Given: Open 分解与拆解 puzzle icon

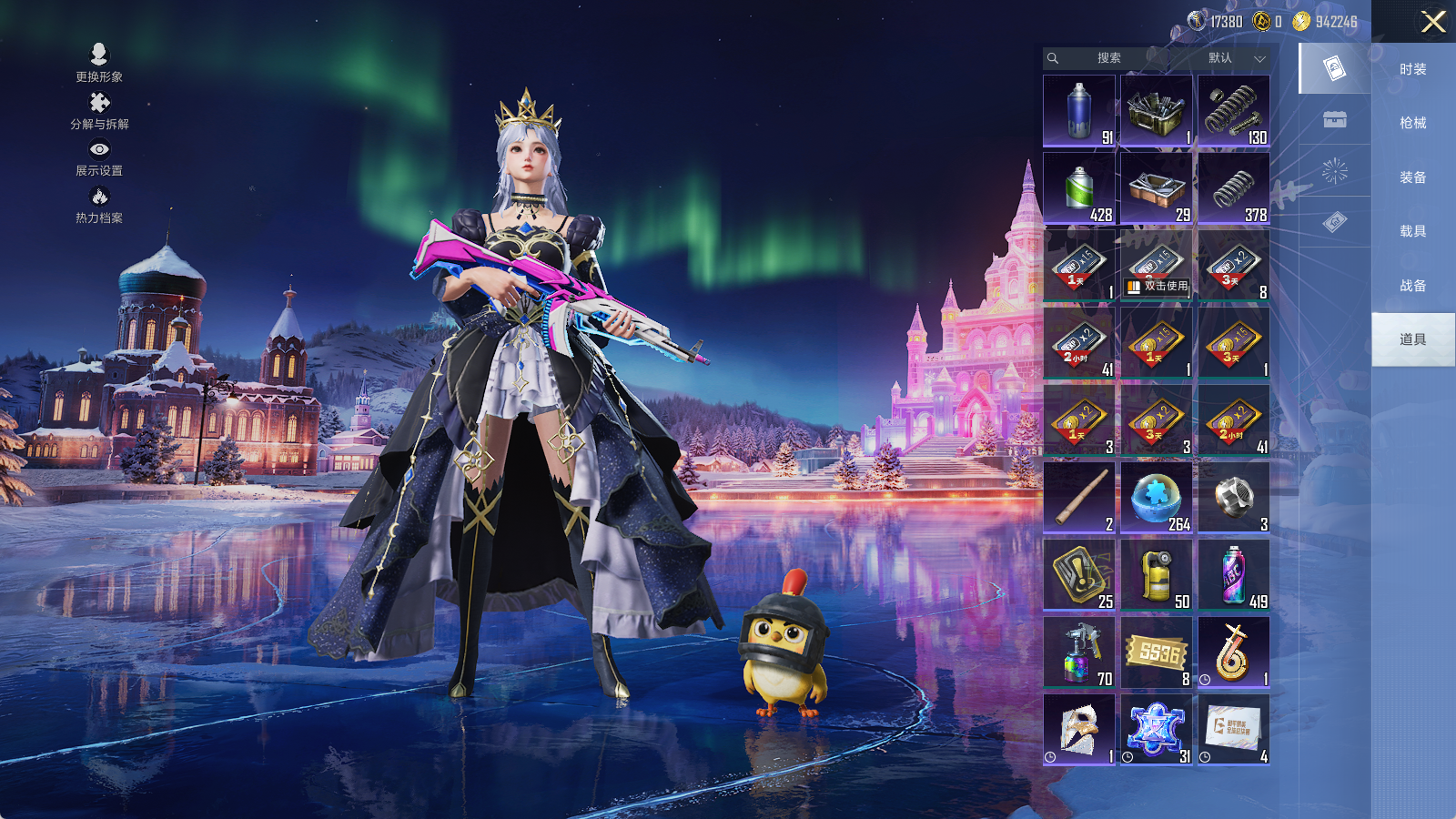Looking at the screenshot, I should (x=99, y=109).
